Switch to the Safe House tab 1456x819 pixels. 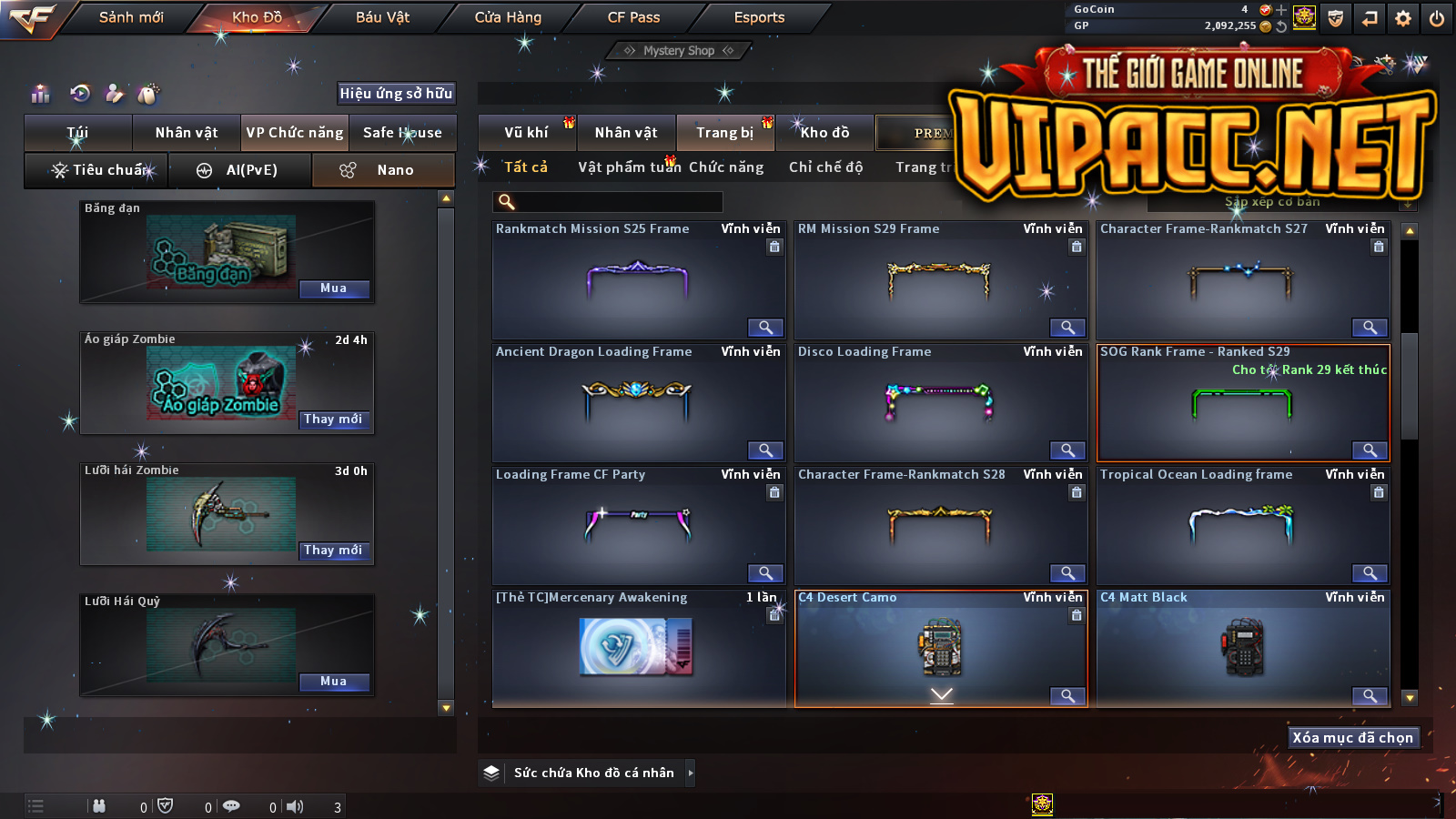click(x=402, y=133)
